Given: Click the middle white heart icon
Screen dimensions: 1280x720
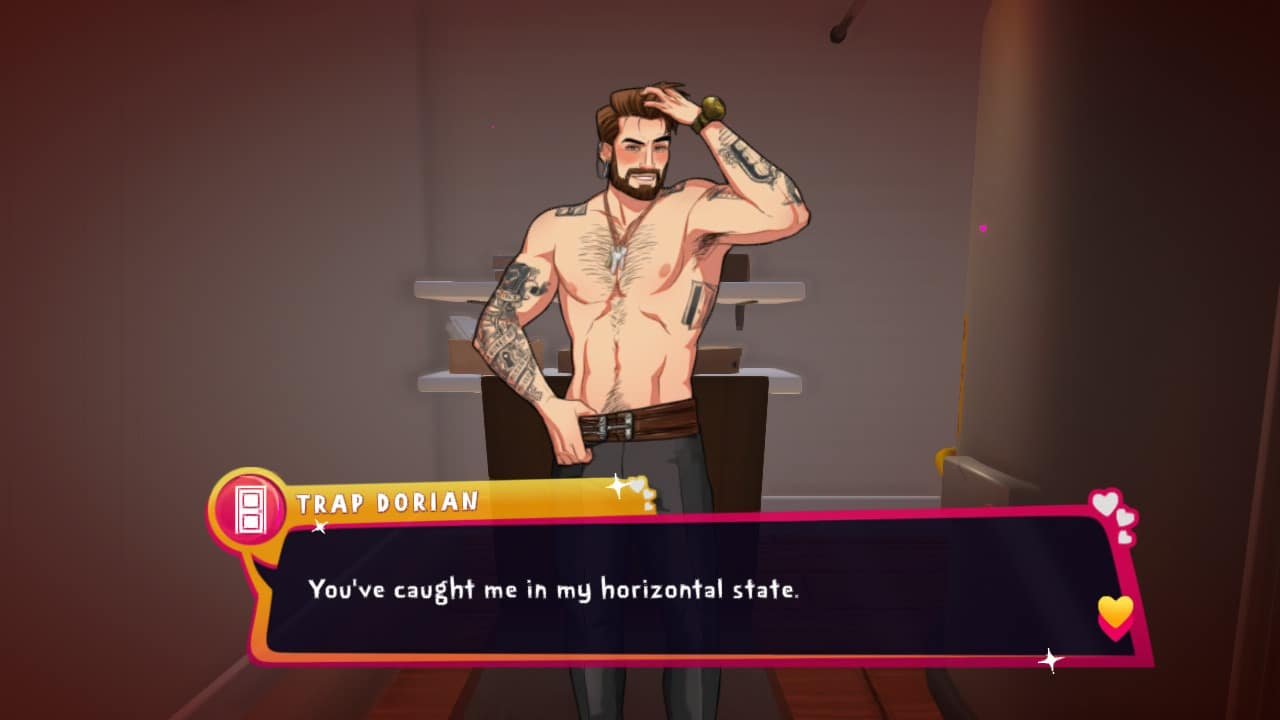Looking at the screenshot, I should (x=1124, y=518).
